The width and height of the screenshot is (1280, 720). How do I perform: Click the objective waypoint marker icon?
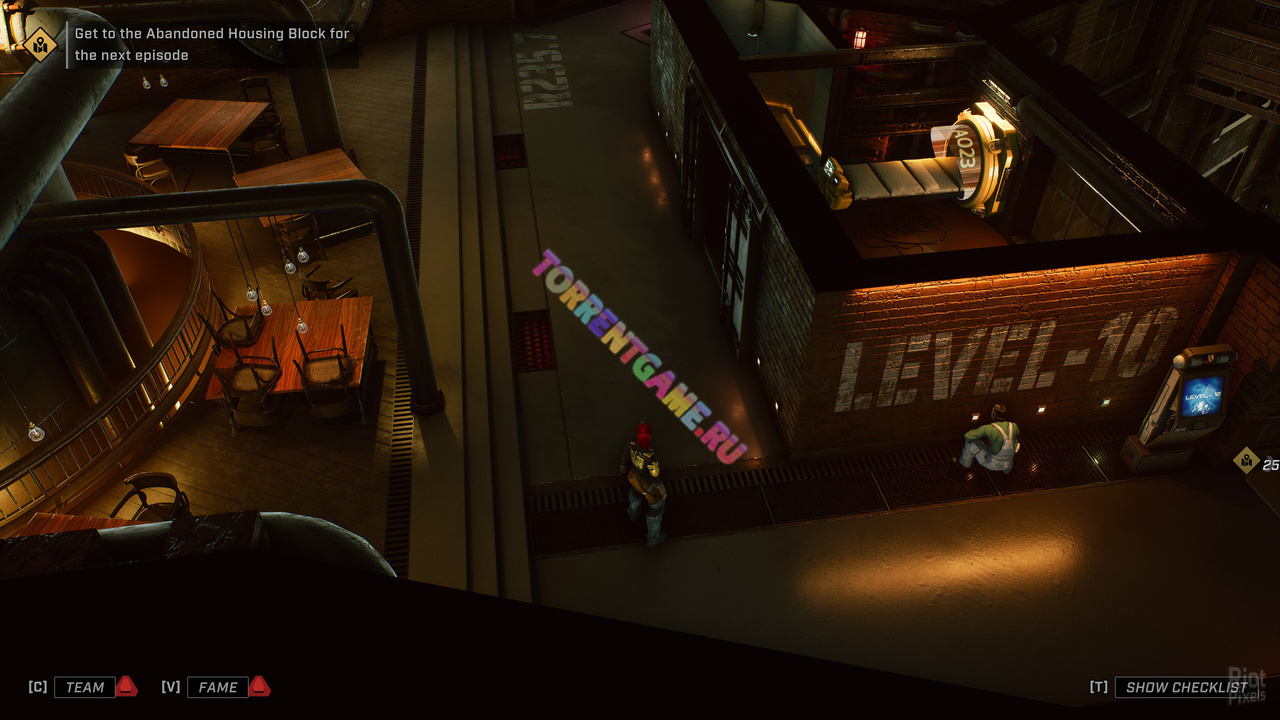(1246, 460)
